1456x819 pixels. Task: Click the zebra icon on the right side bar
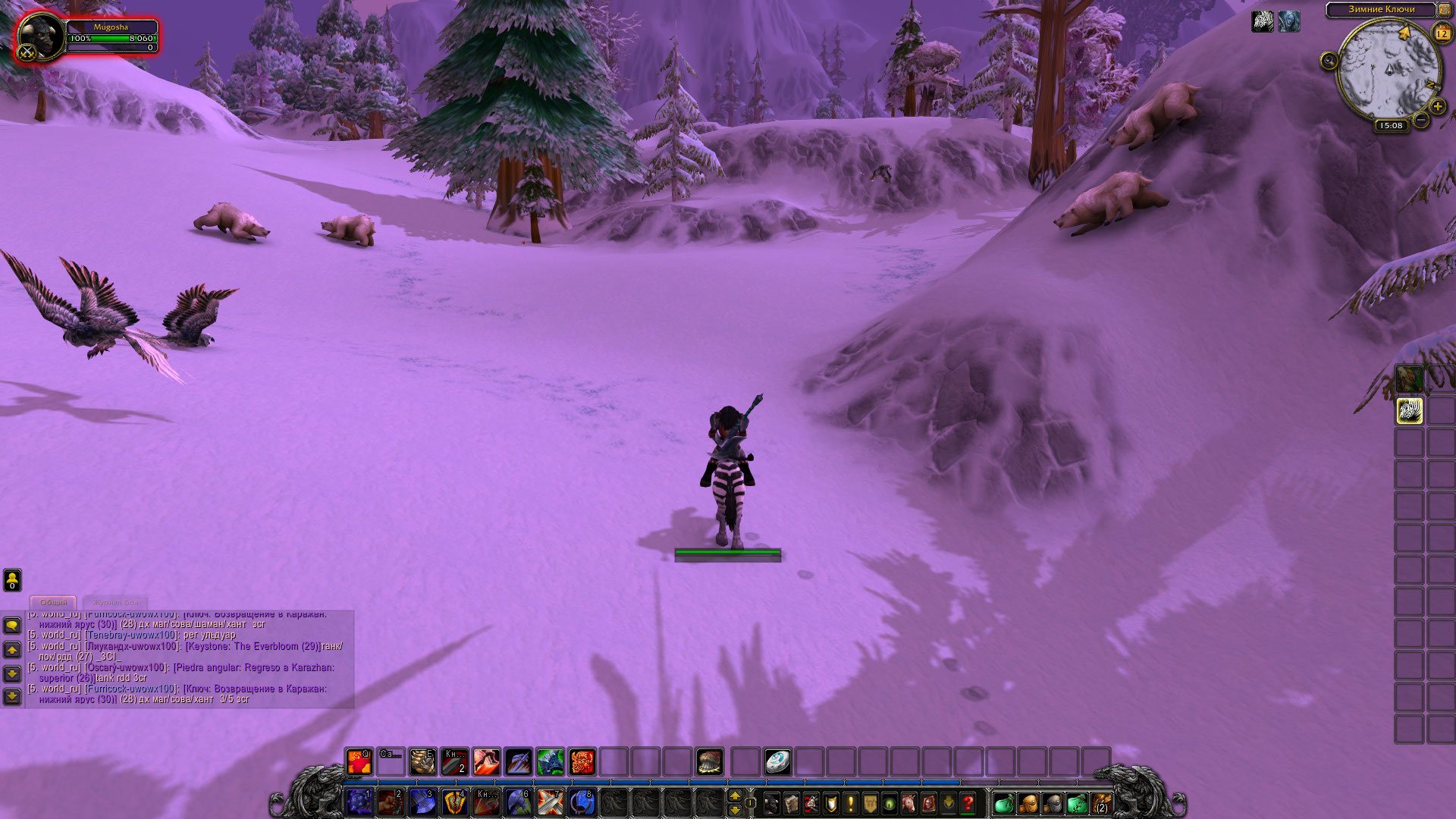(1410, 411)
